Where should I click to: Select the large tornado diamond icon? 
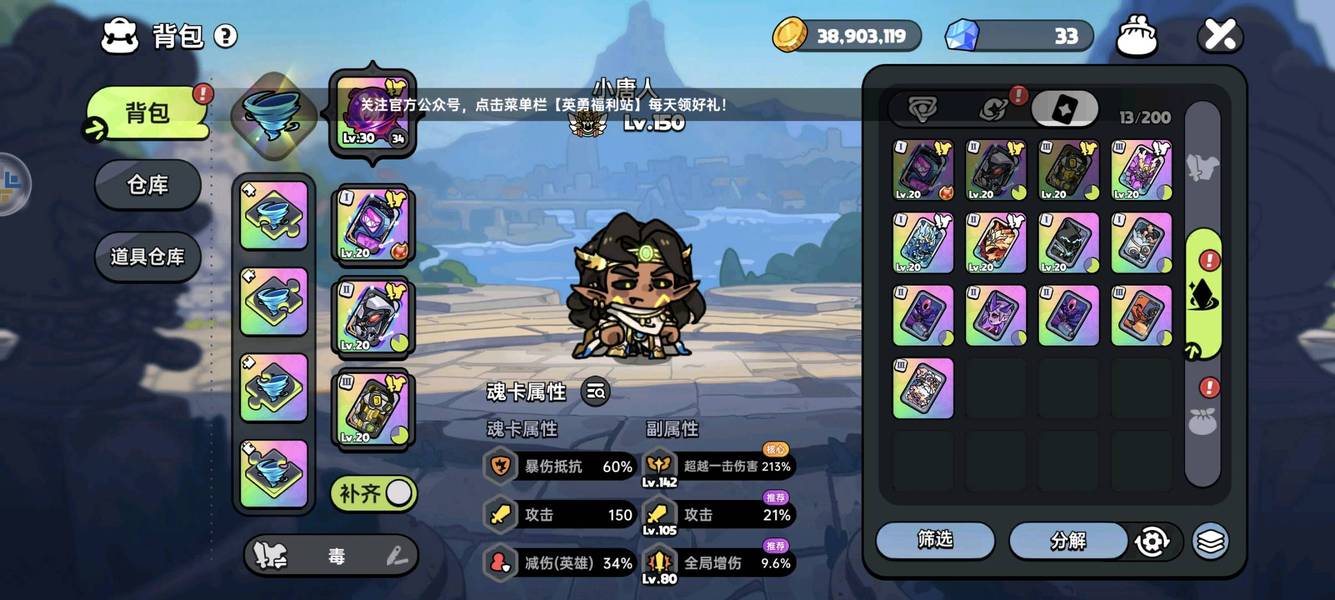(274, 112)
